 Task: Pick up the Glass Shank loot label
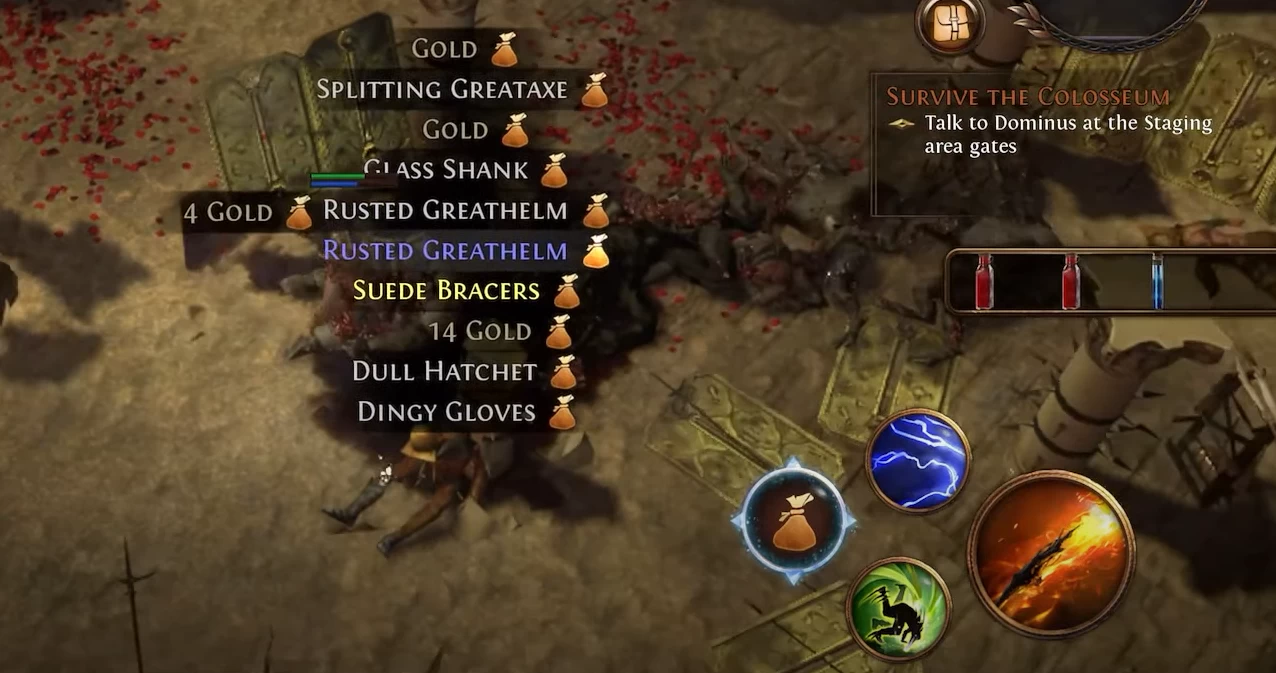pyautogui.click(x=447, y=170)
